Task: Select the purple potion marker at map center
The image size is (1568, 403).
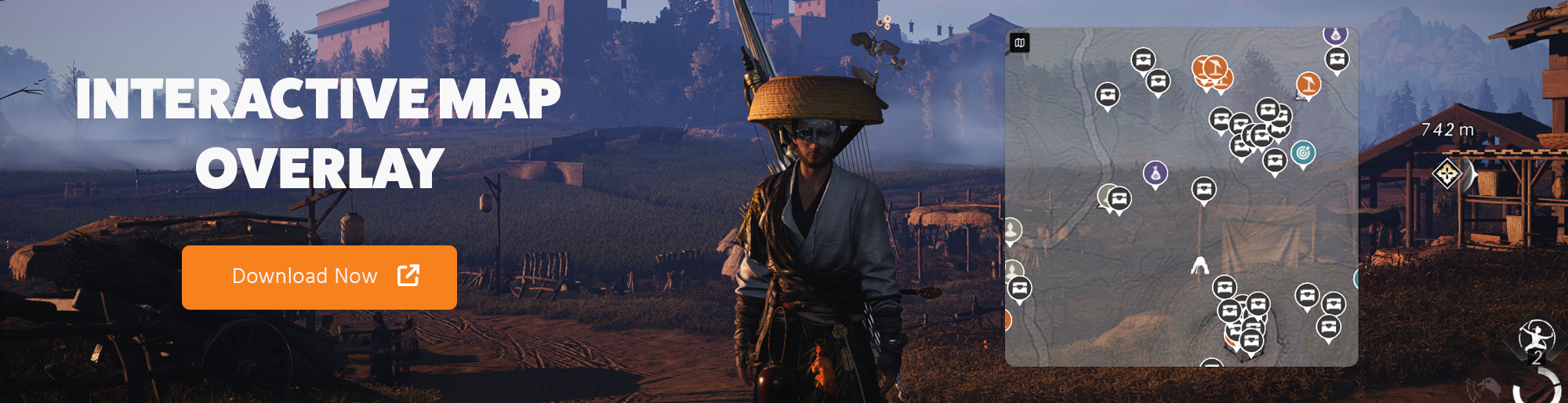Action: 1156,173
